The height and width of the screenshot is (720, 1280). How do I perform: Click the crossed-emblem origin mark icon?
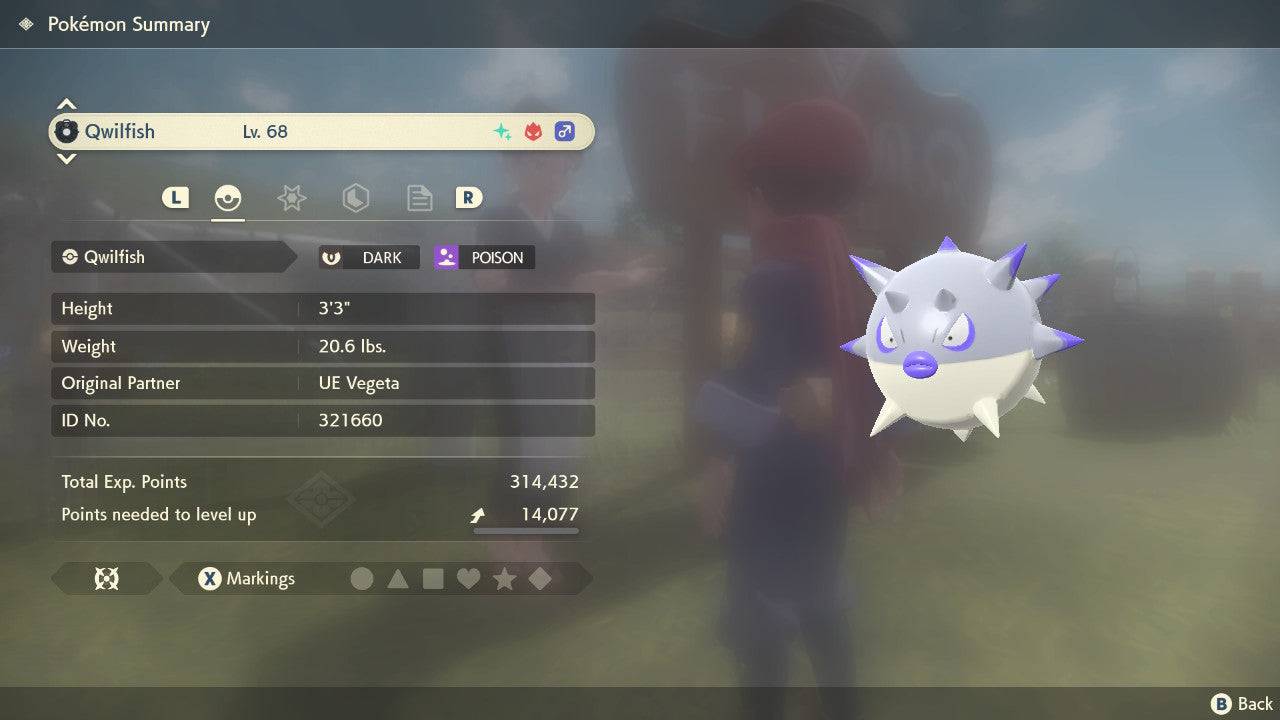[106, 579]
